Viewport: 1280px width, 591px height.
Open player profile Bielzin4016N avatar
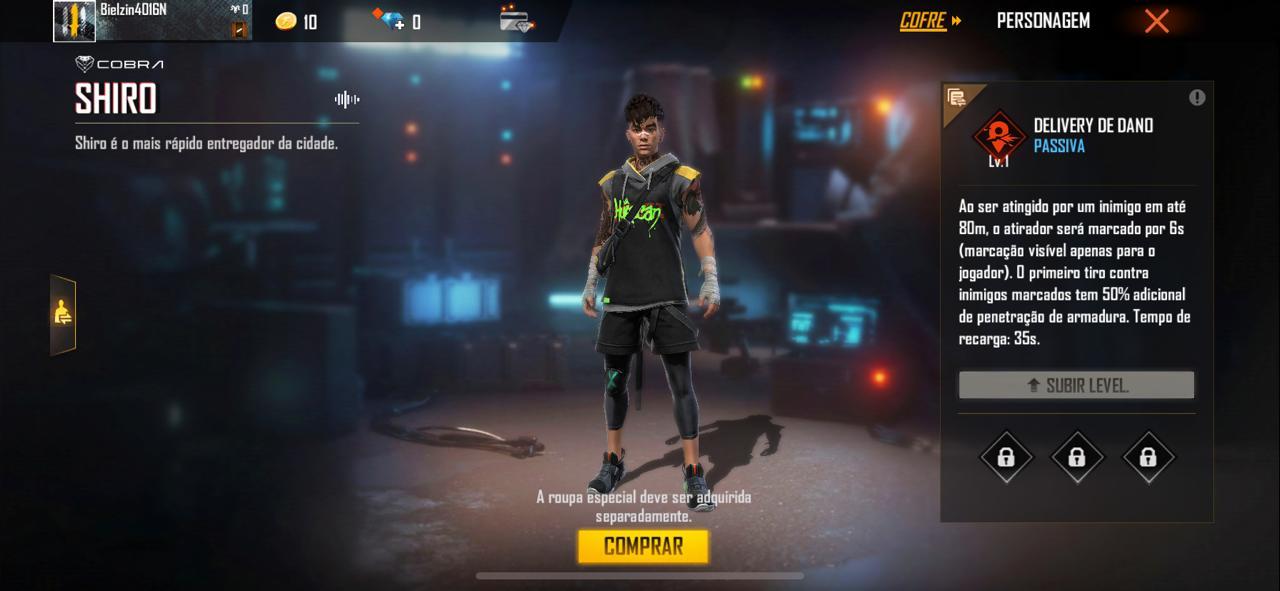point(74,21)
